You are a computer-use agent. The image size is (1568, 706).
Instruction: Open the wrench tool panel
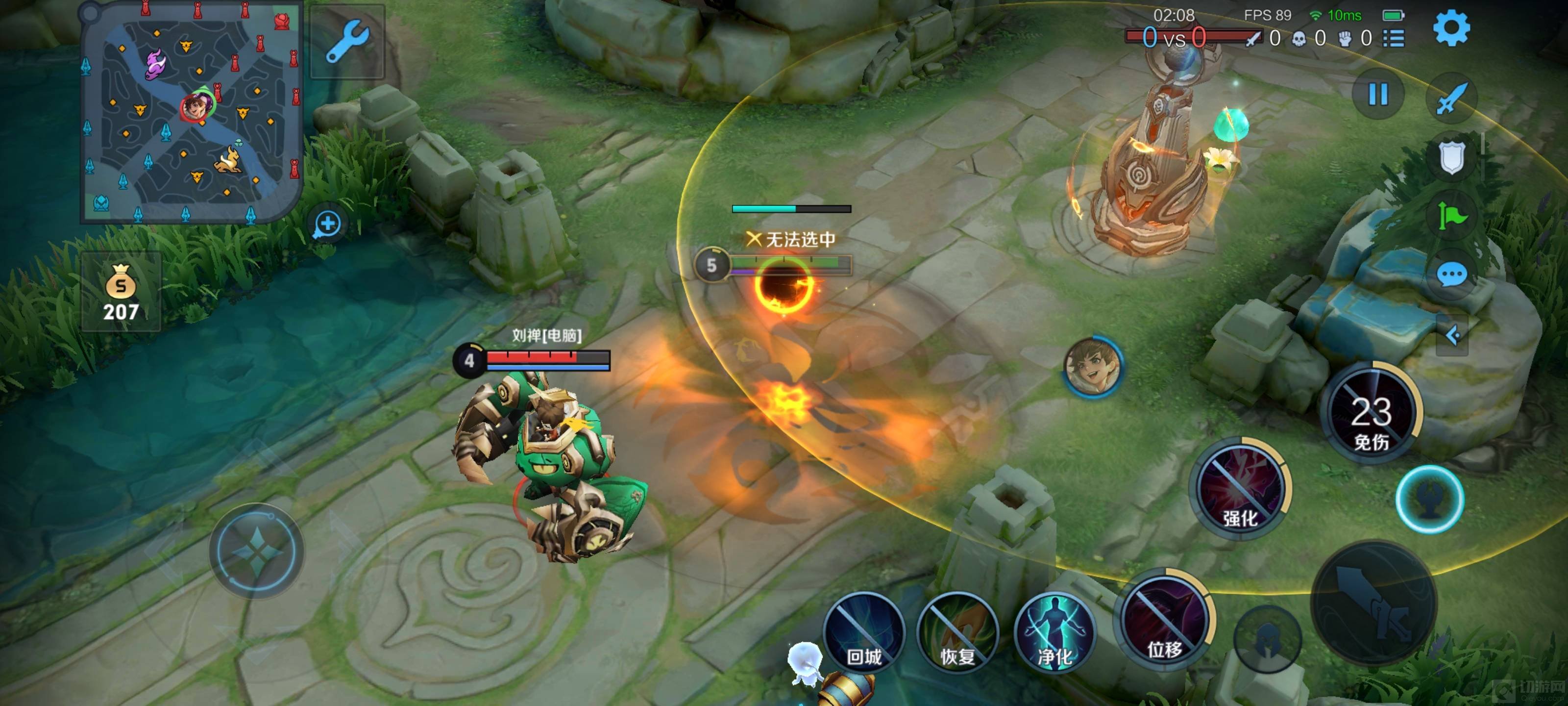click(347, 41)
